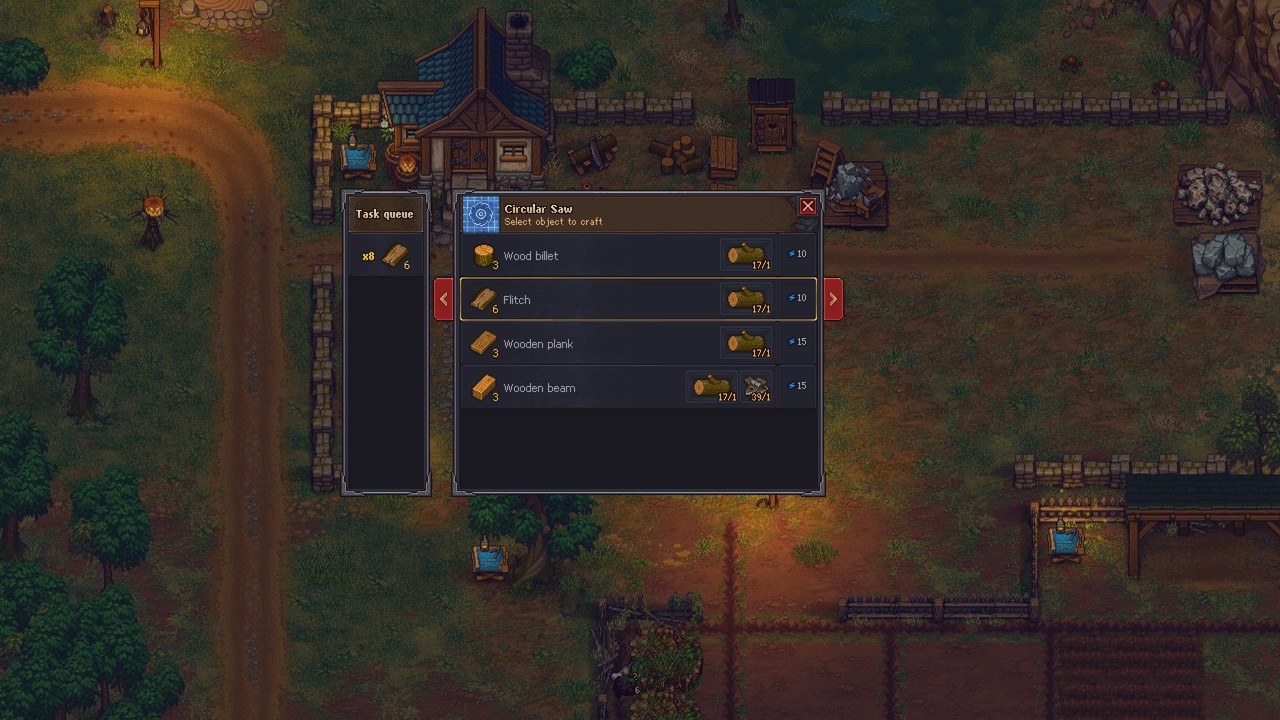Decrease Flitch amount with left red arrow
The width and height of the screenshot is (1280, 720).
pyautogui.click(x=444, y=300)
